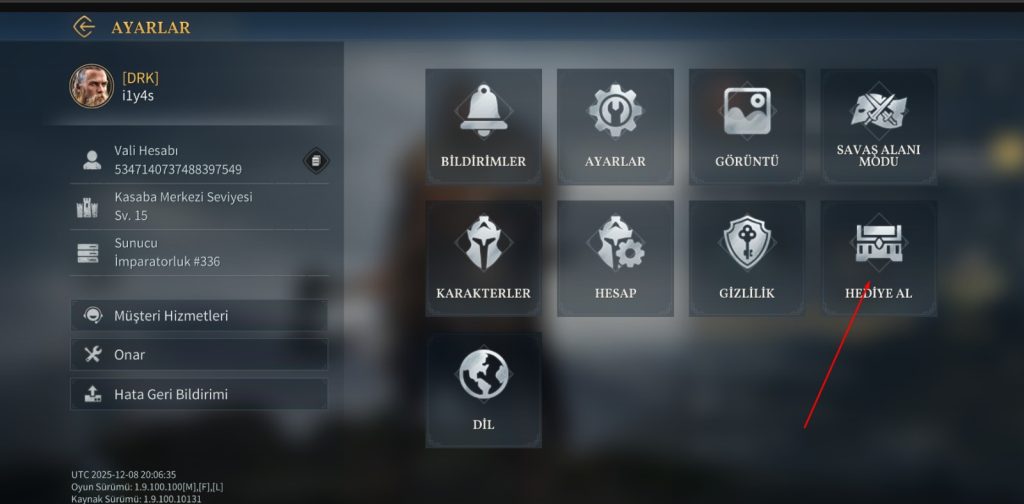The image size is (1024, 504).
Task: Choose the Hesap account tile
Action: [615, 258]
